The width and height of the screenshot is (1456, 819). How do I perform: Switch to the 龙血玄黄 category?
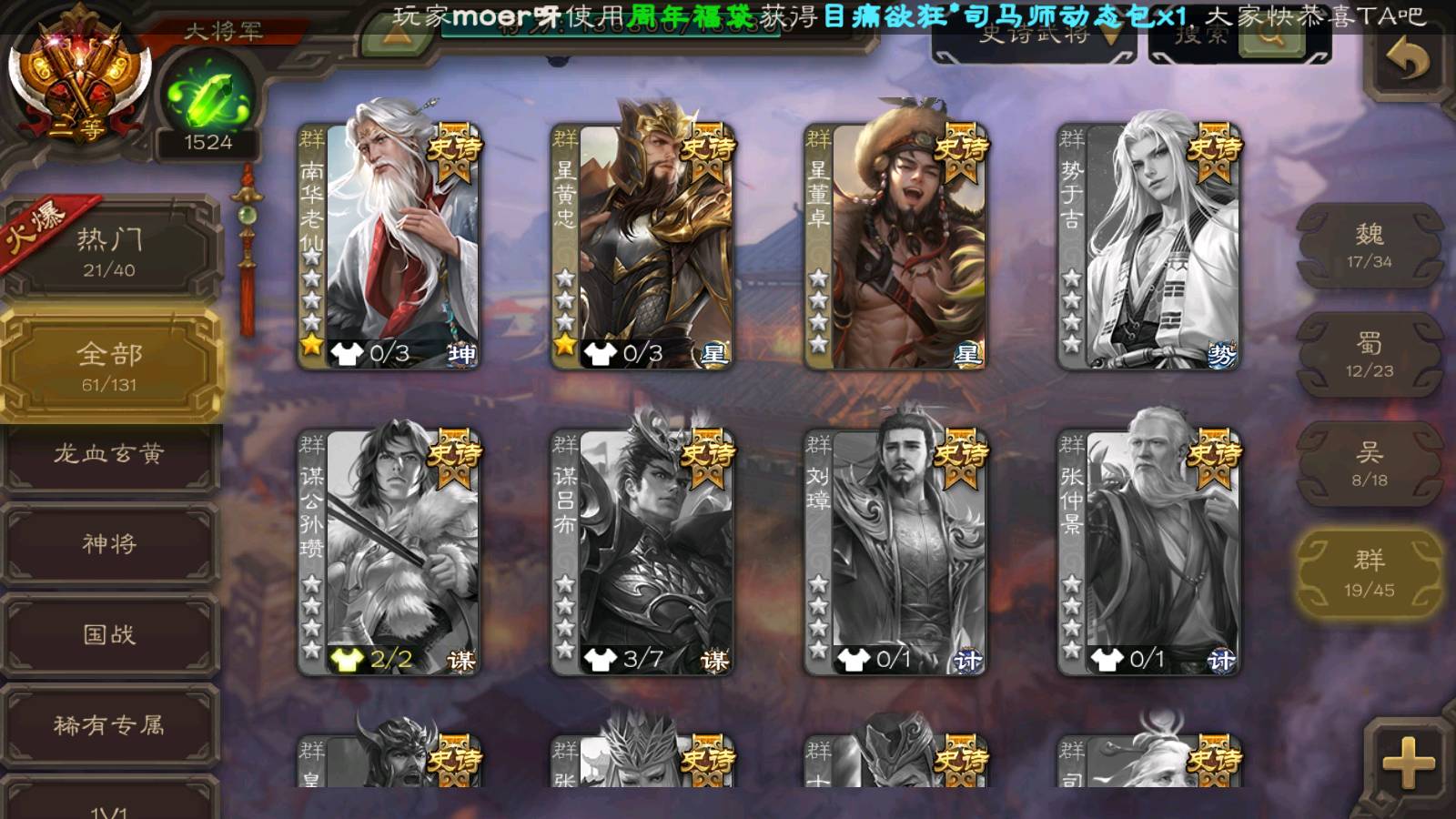coord(109,454)
